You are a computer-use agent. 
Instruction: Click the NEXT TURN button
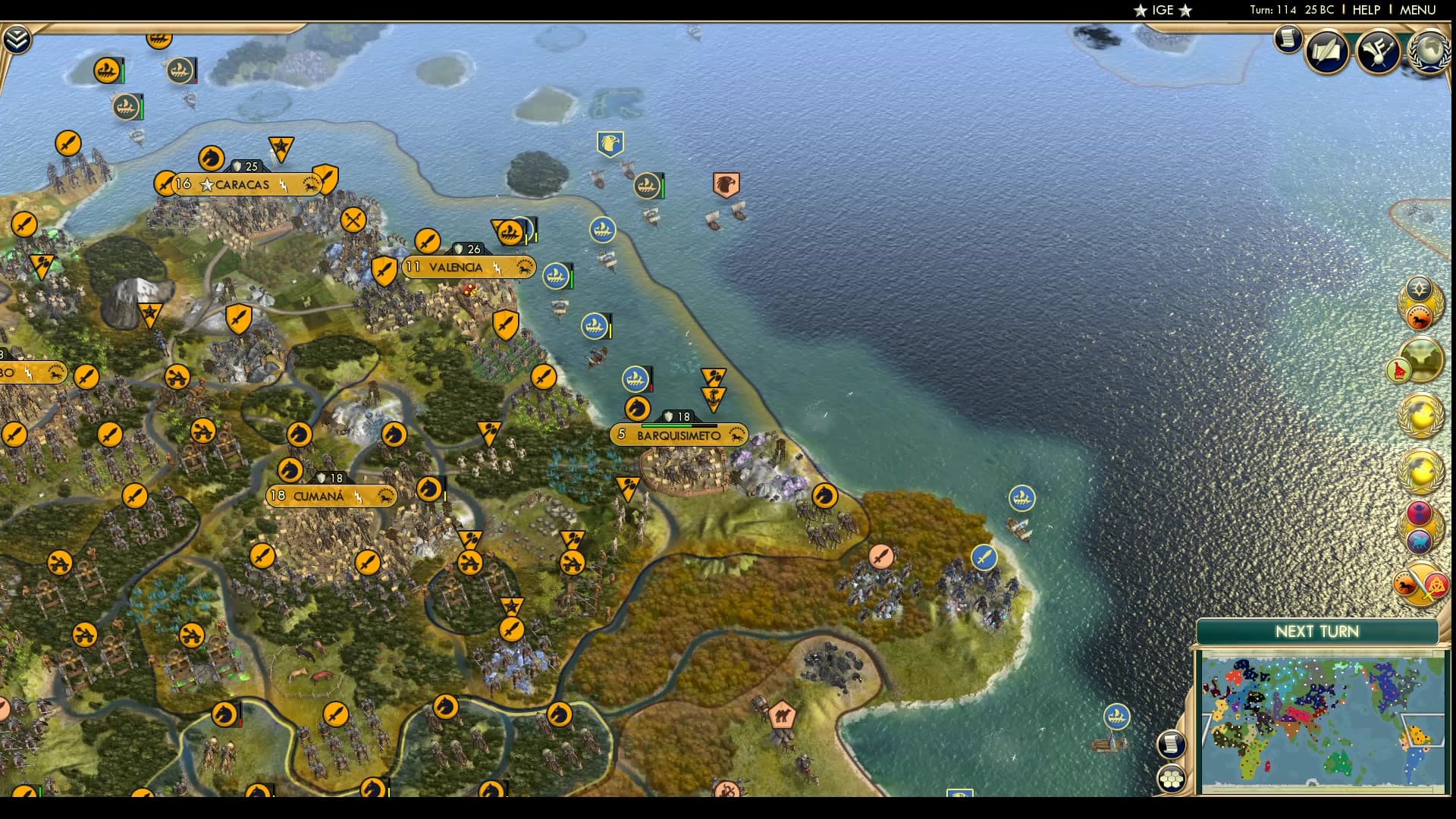1317,632
